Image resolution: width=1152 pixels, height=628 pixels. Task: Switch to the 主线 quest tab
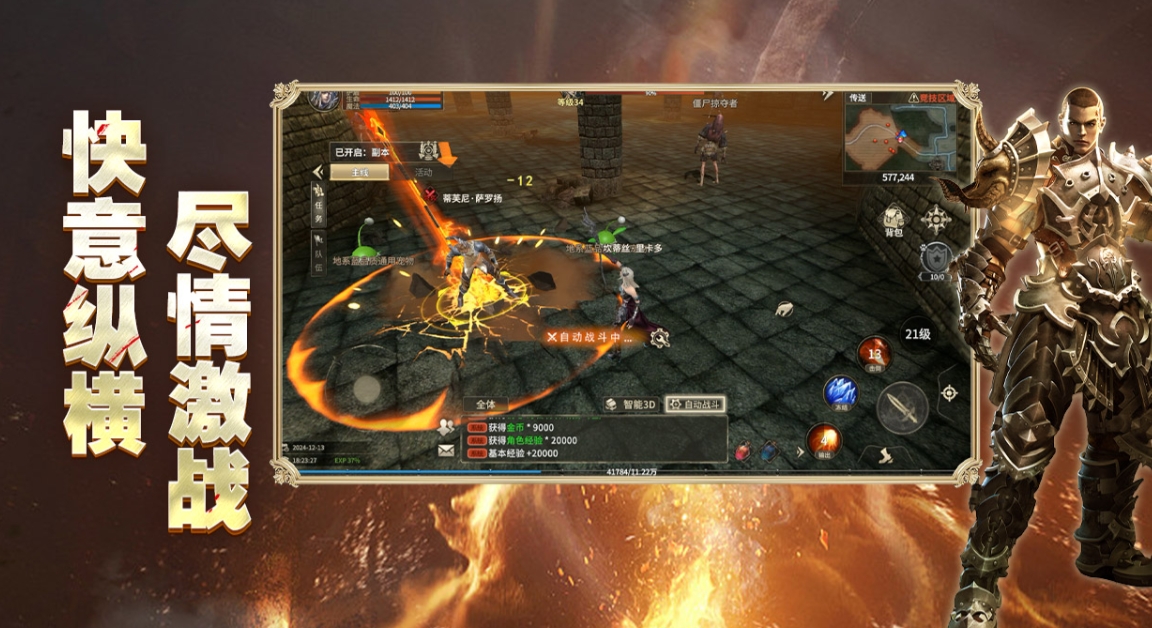point(358,173)
